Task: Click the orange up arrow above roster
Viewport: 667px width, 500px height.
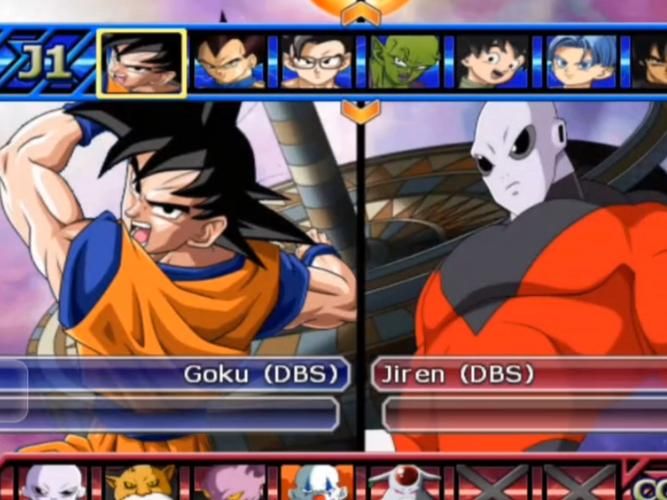Action: coord(360,13)
